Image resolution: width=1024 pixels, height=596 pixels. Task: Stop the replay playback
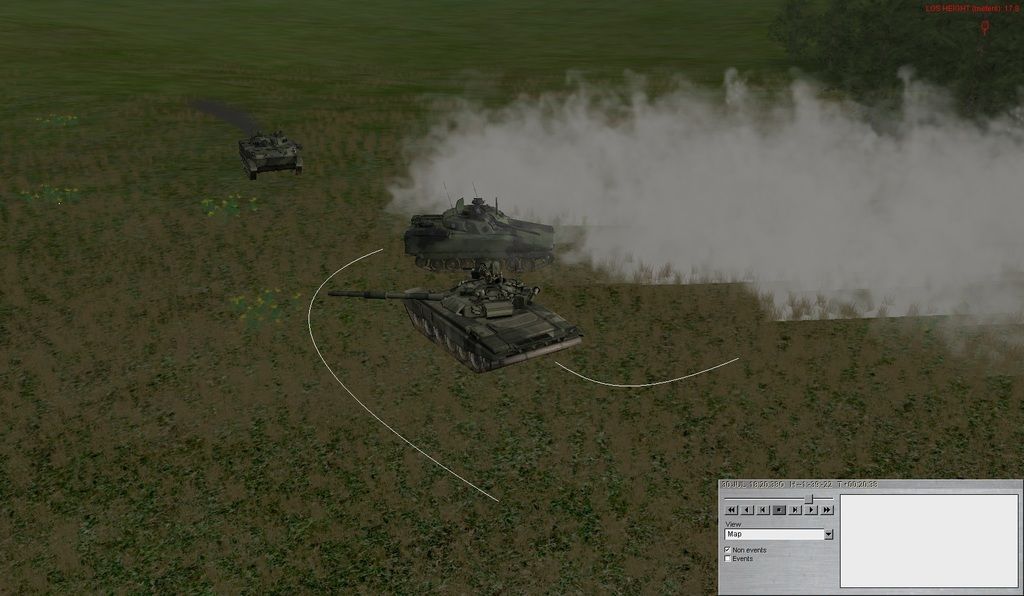(x=779, y=510)
